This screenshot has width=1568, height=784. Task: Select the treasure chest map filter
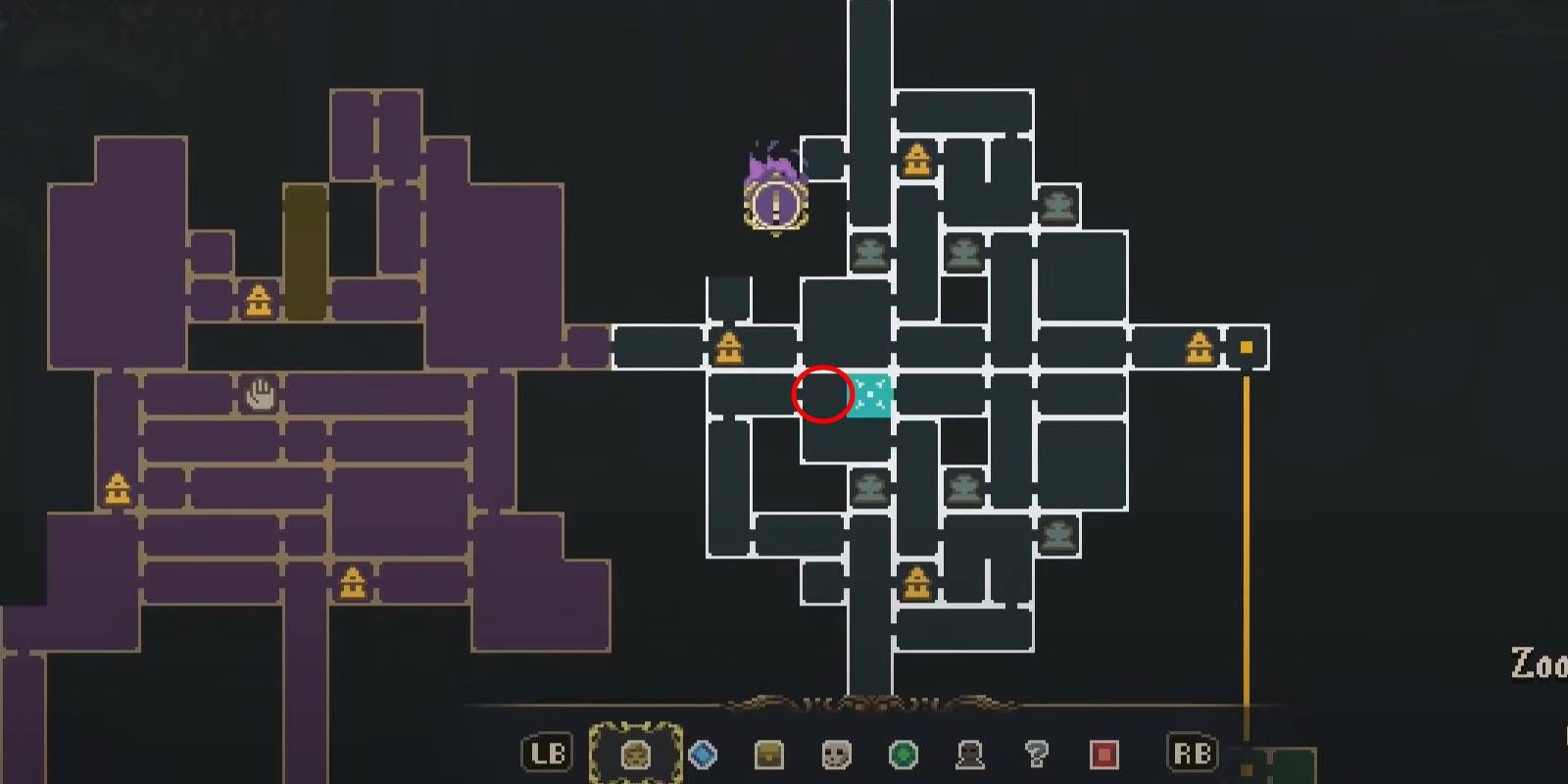[x=769, y=755]
